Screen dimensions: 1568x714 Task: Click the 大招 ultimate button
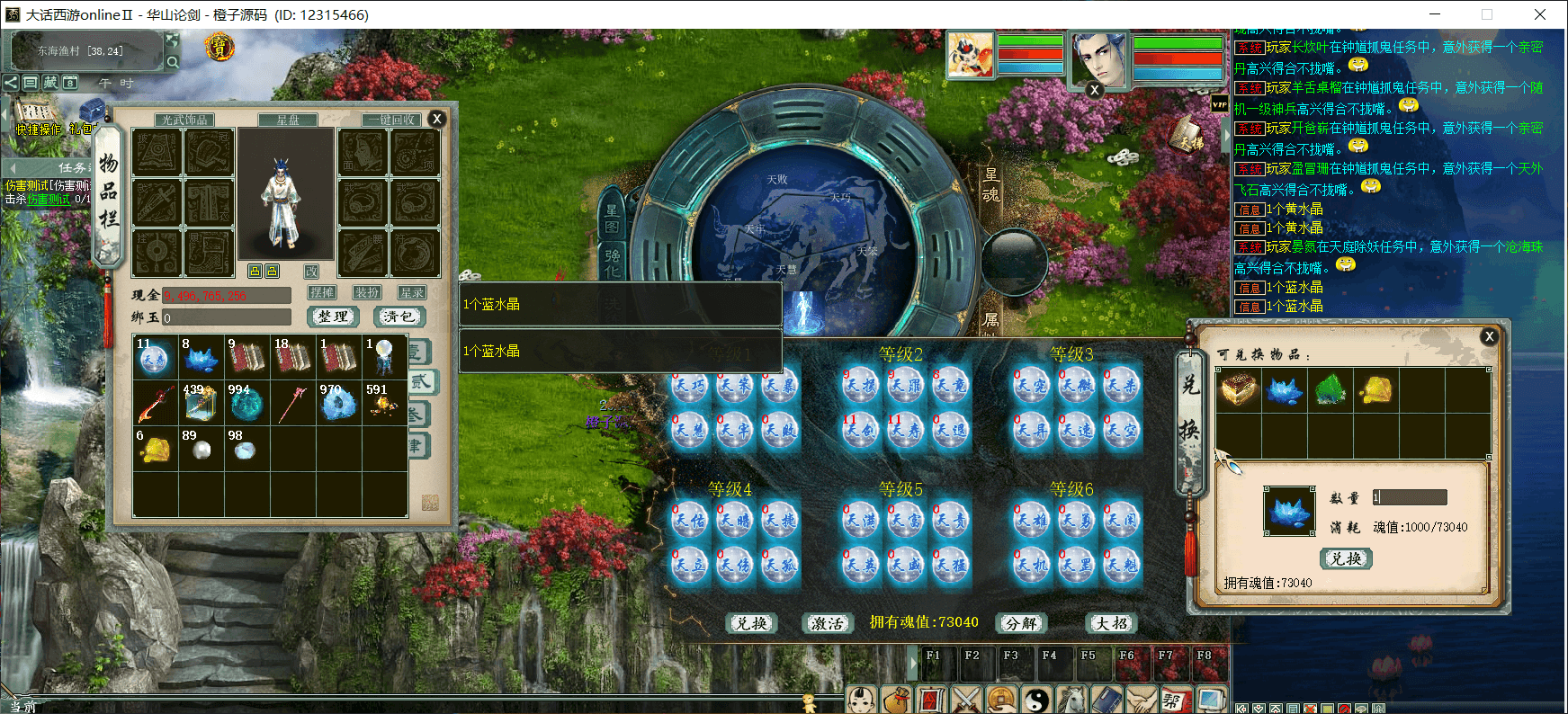click(x=1112, y=623)
